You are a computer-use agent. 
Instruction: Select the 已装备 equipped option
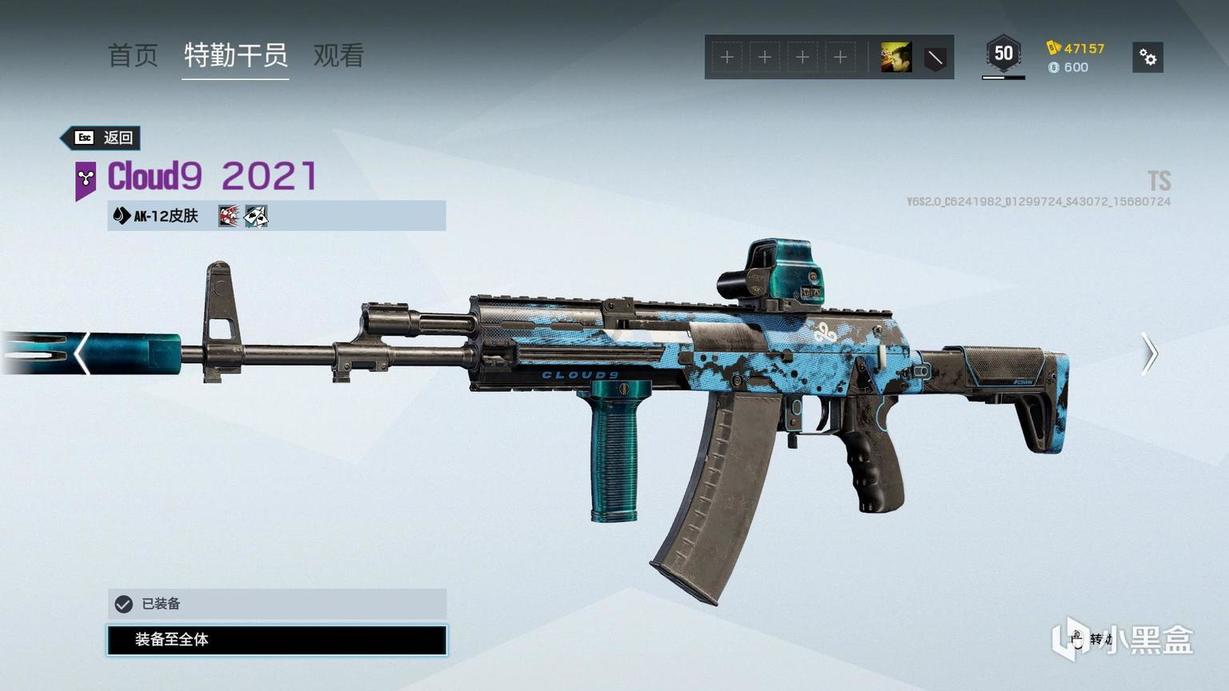click(x=276, y=604)
